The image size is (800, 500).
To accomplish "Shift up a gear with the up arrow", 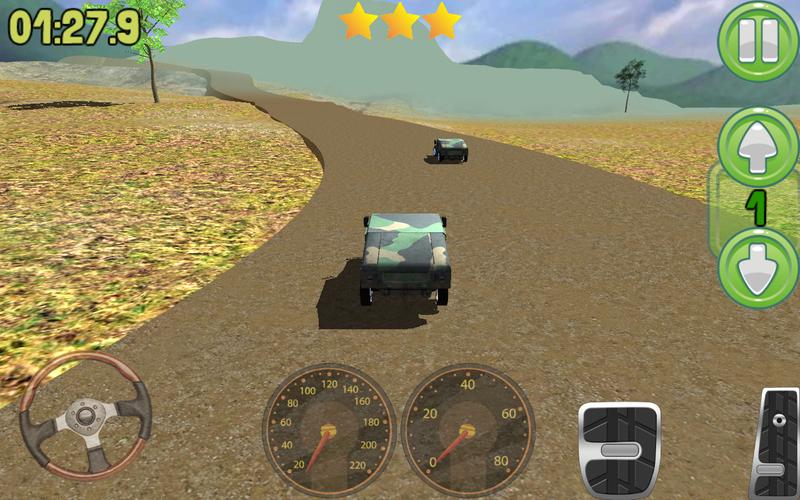I will (757, 146).
